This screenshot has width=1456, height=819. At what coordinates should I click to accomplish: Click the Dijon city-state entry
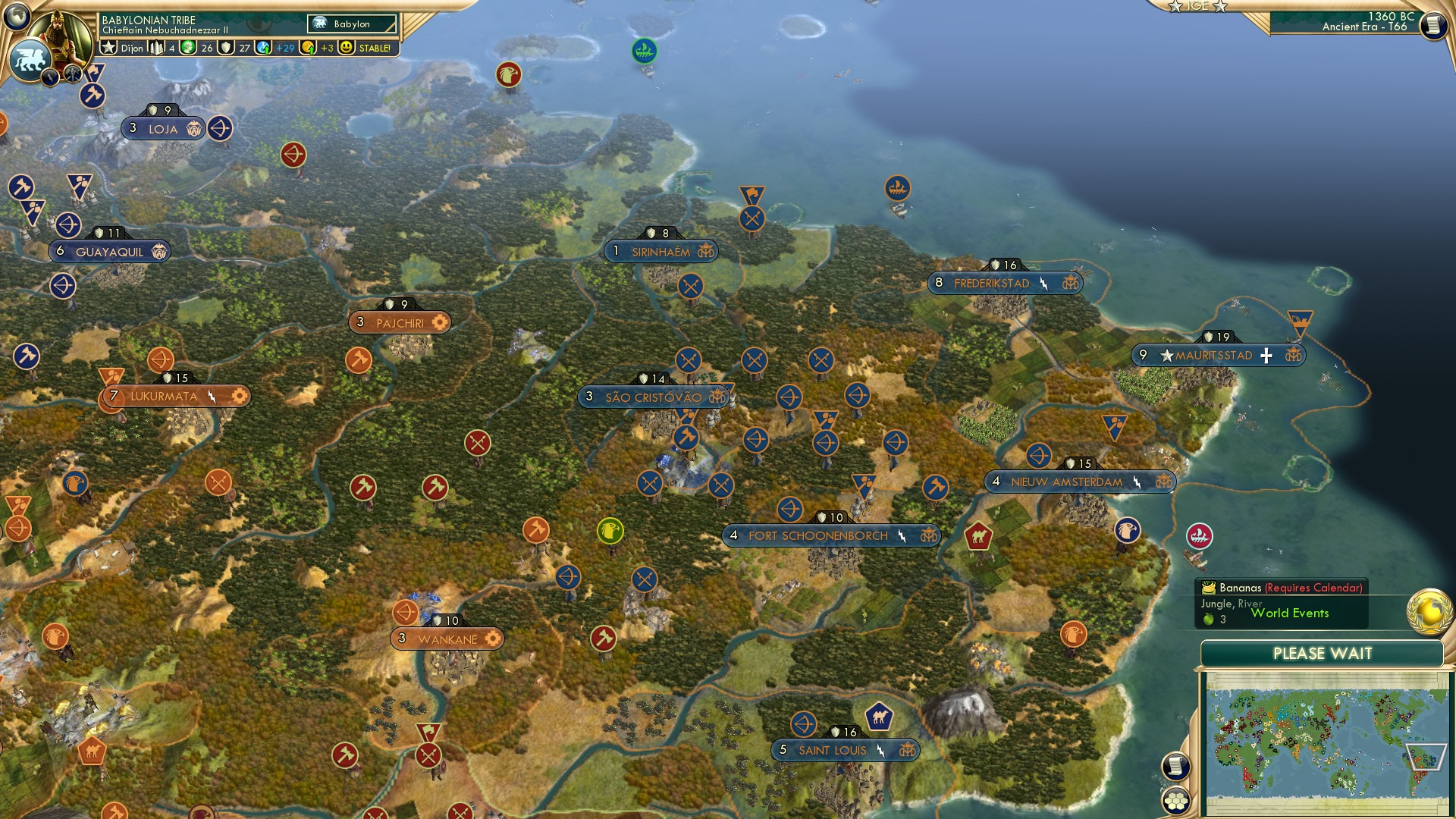coord(133,48)
